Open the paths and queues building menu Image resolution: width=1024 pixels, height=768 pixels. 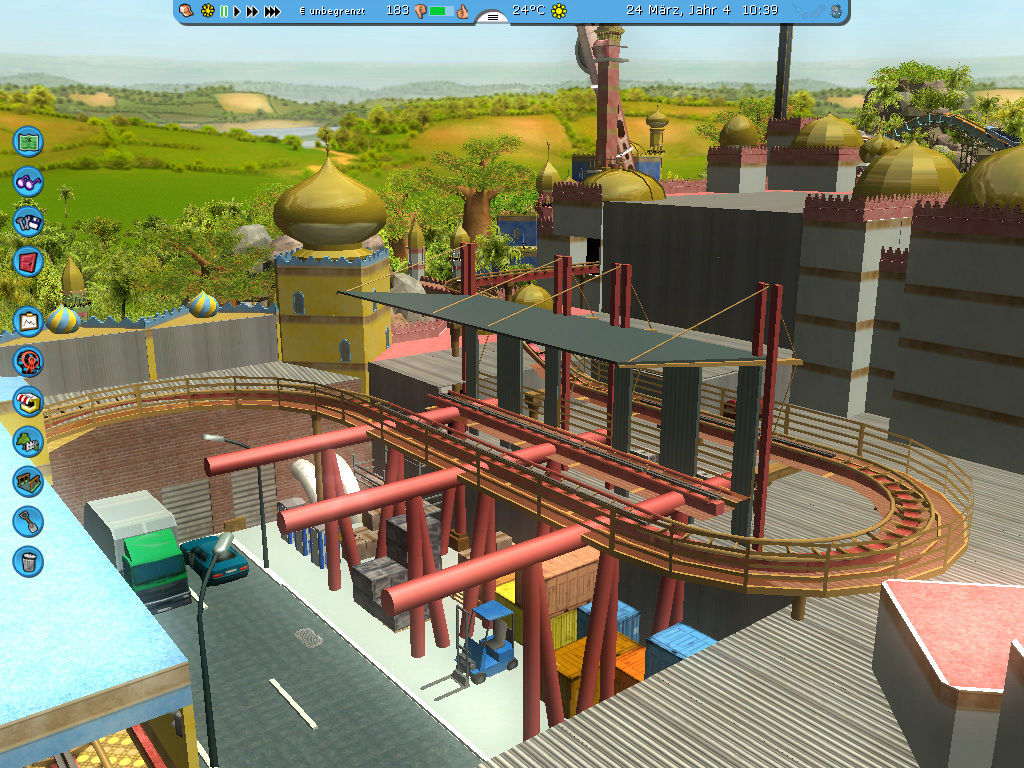click(x=28, y=481)
